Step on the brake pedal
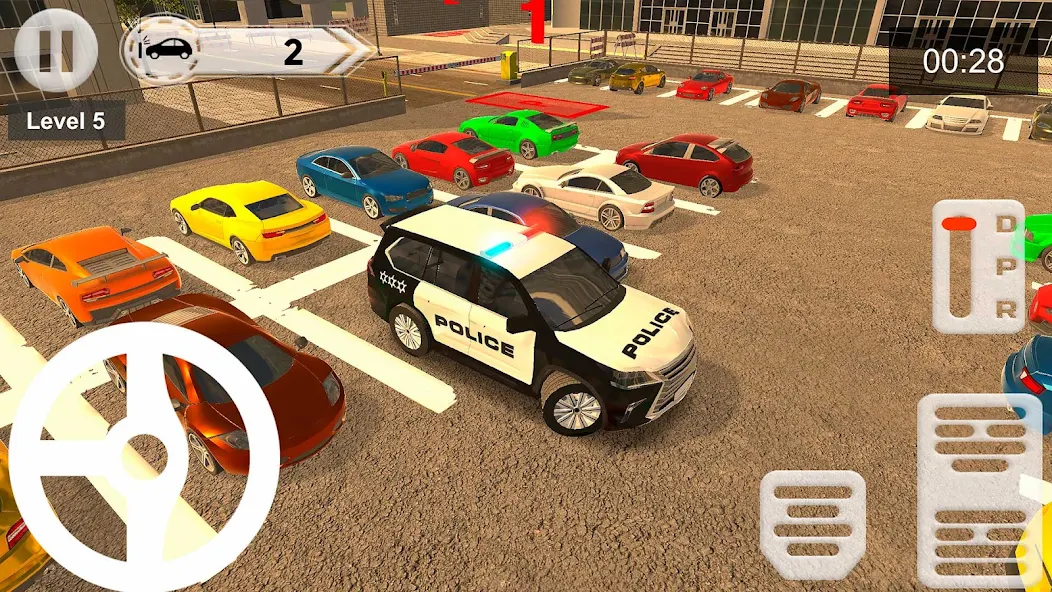 812,523
